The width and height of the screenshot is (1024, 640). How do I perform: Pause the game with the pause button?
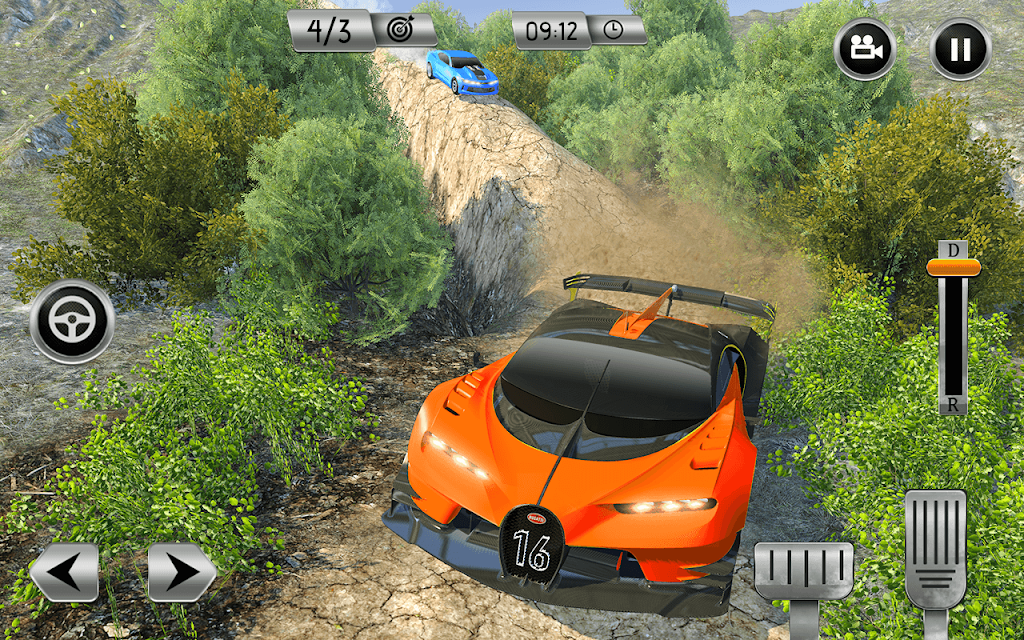pyautogui.click(x=960, y=49)
